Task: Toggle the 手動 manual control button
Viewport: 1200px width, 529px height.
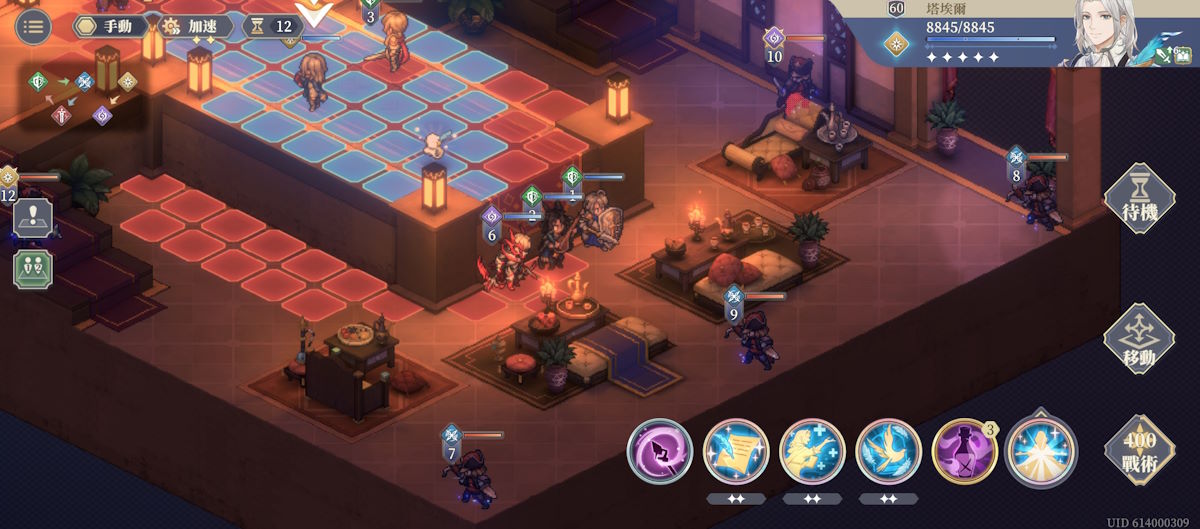Action: 112,26
